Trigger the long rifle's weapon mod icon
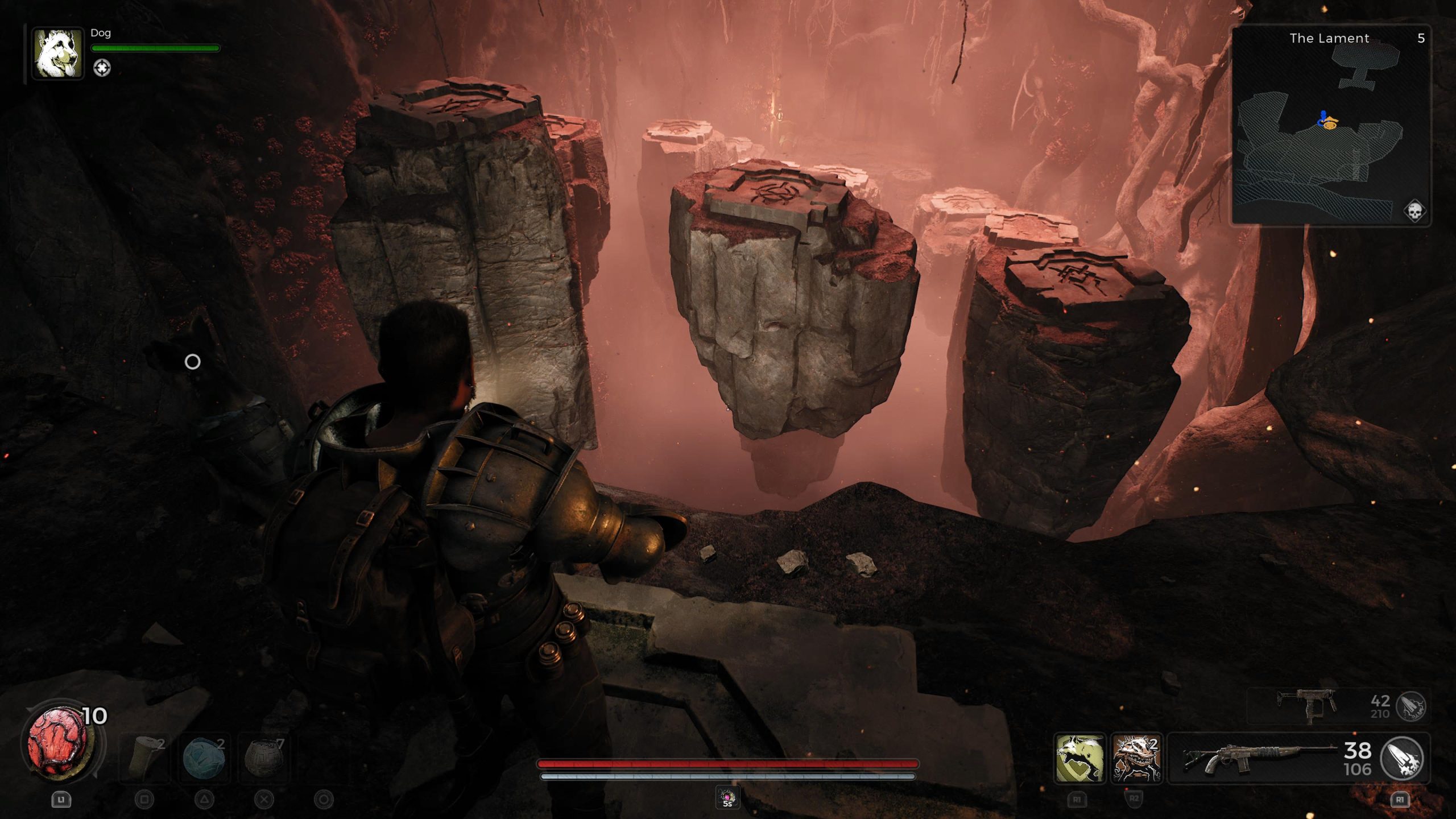Image resolution: width=1456 pixels, height=819 pixels. [1402, 758]
